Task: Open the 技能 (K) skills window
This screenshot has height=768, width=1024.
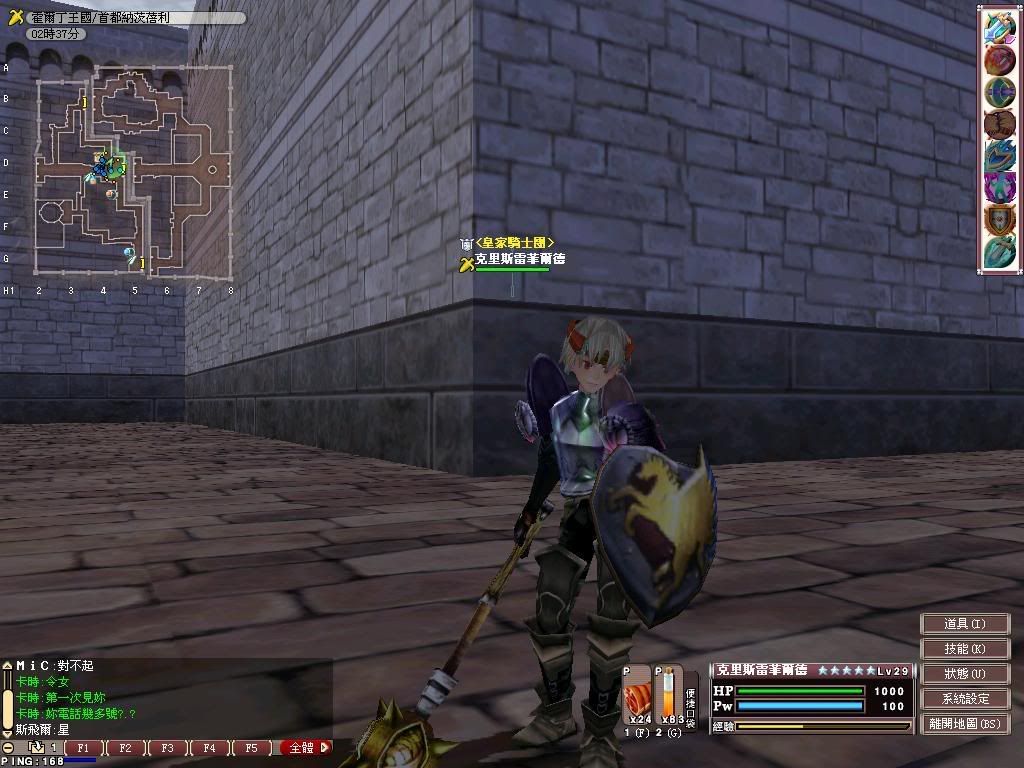Action: [x=964, y=649]
